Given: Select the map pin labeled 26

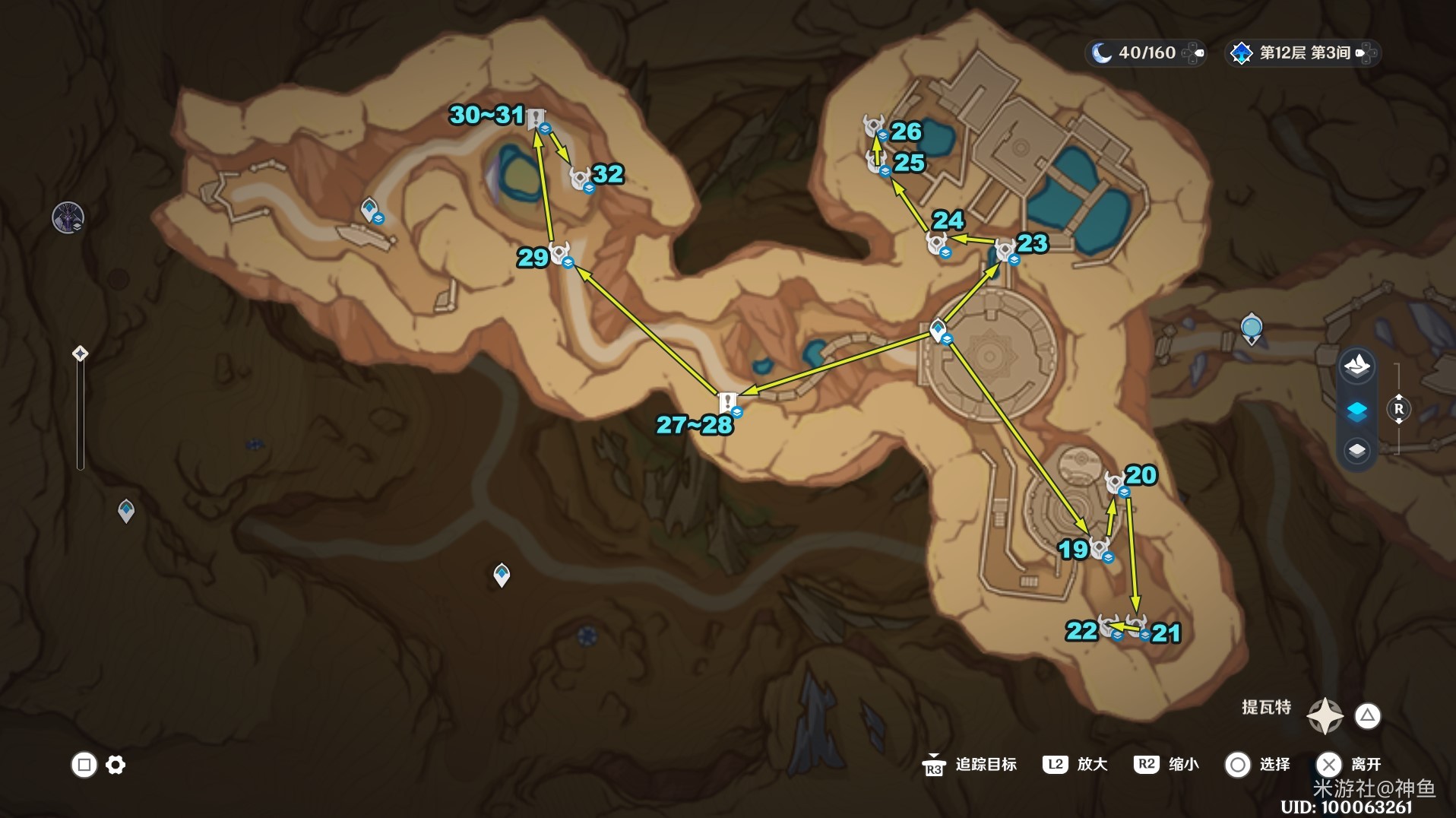Looking at the screenshot, I should [874, 125].
